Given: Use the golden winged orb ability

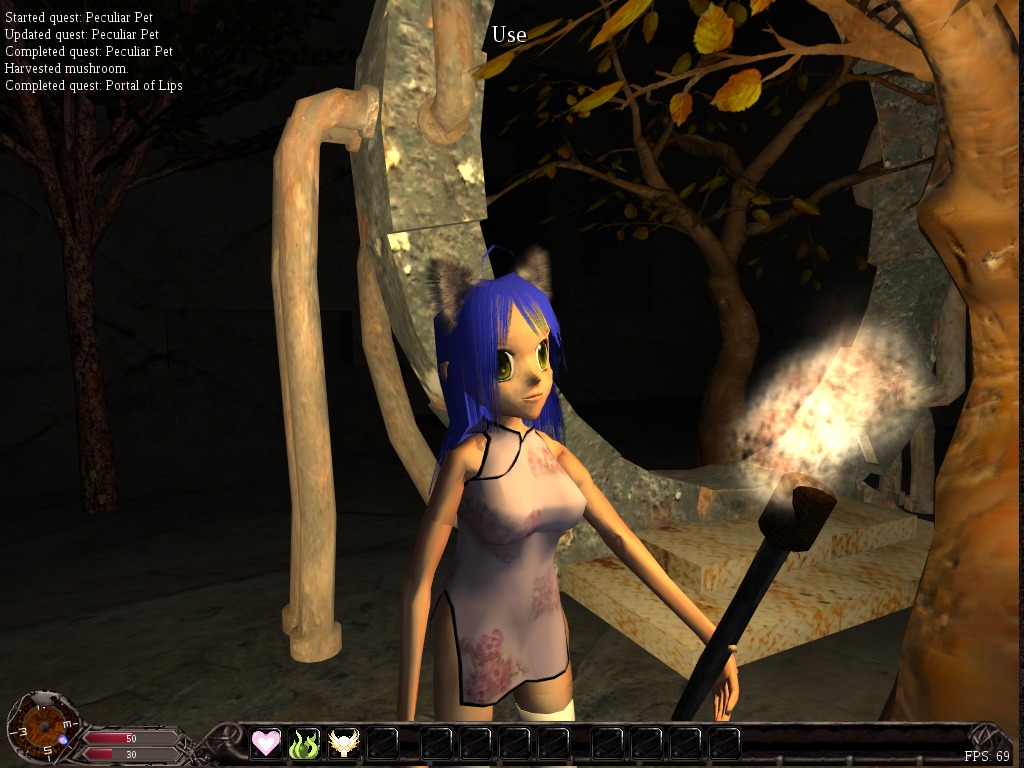Looking at the screenshot, I should coord(344,743).
